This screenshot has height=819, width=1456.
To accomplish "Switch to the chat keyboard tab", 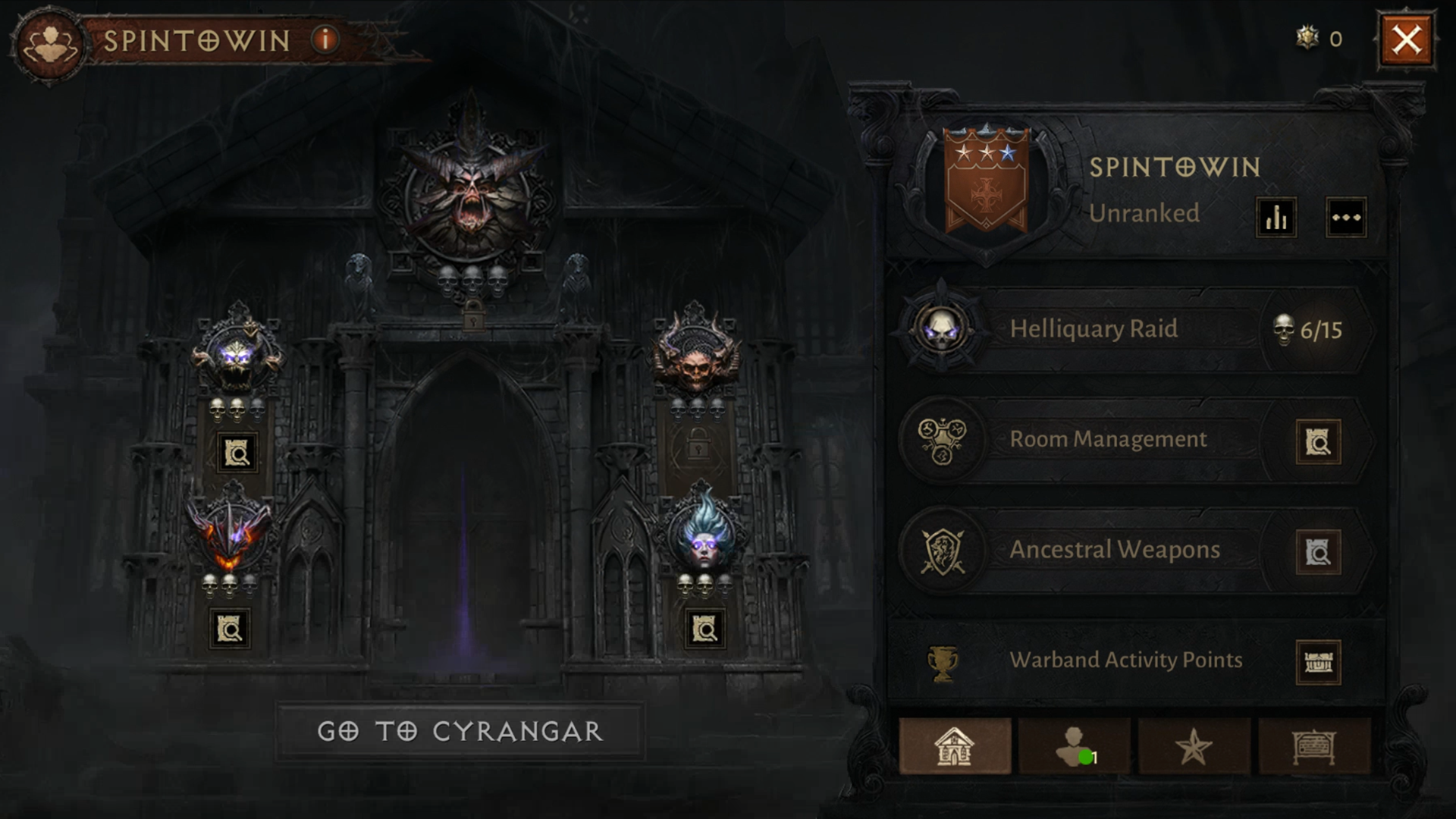I will (1313, 747).
